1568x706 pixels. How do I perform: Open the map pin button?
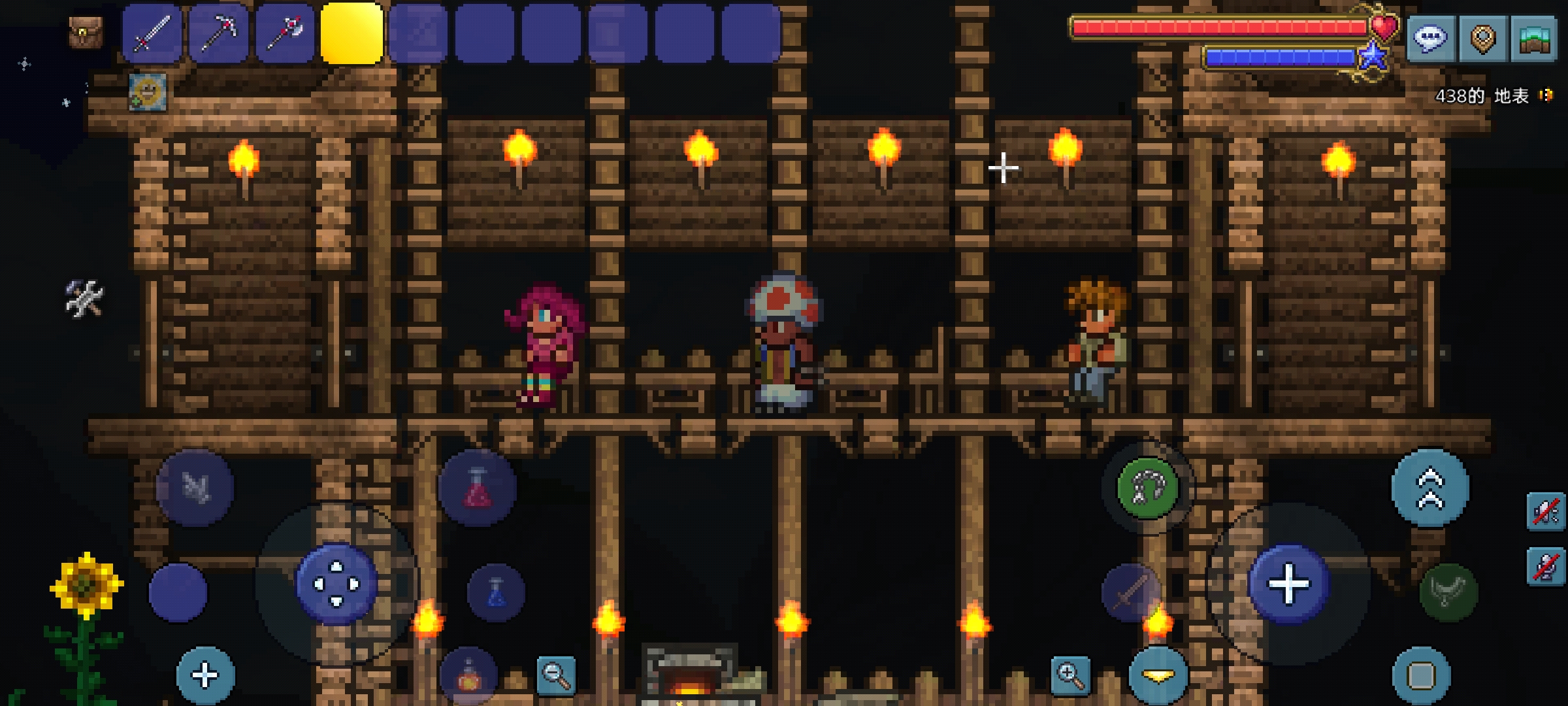coord(1482,39)
